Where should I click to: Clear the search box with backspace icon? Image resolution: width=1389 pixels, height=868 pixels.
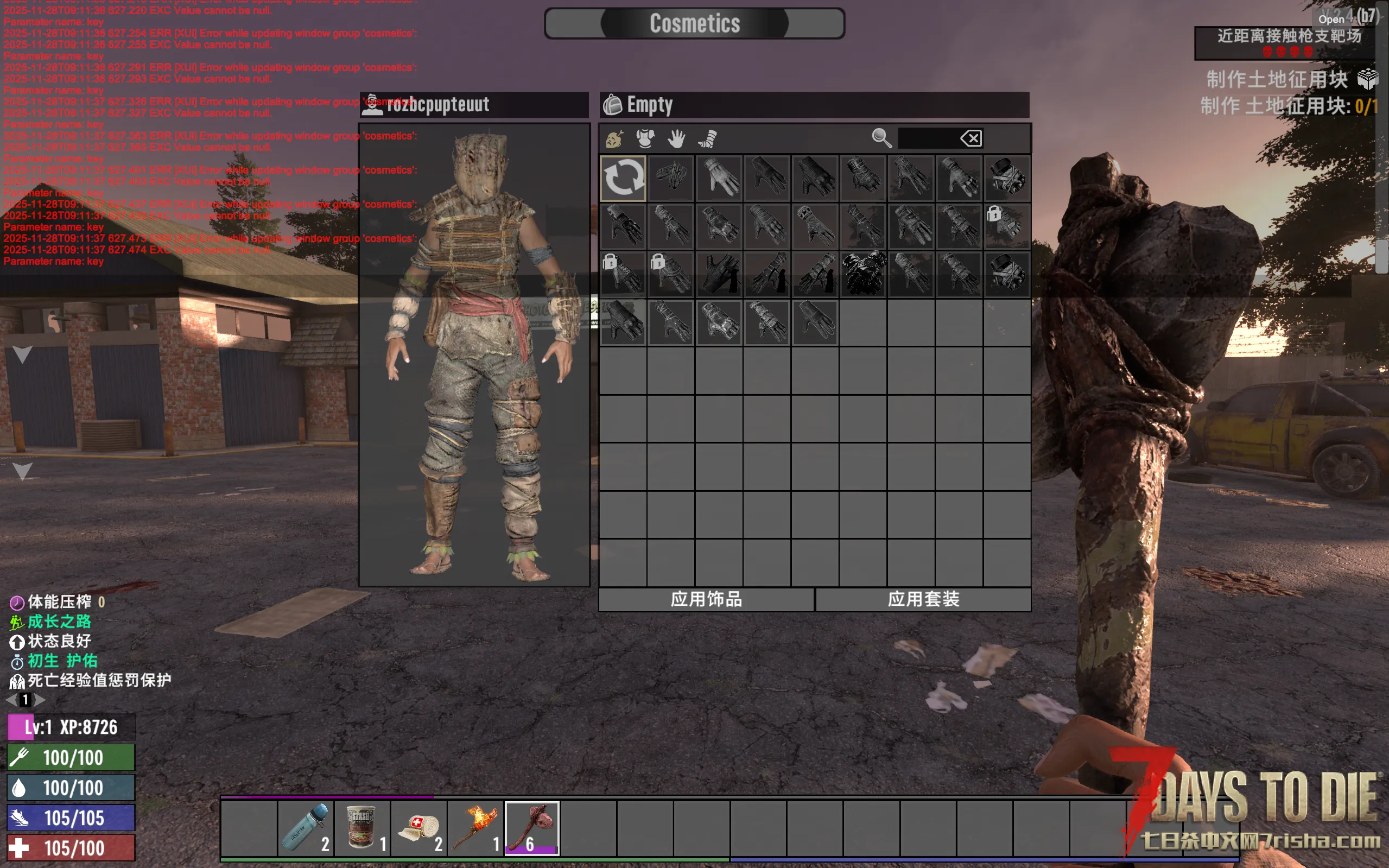(x=971, y=138)
